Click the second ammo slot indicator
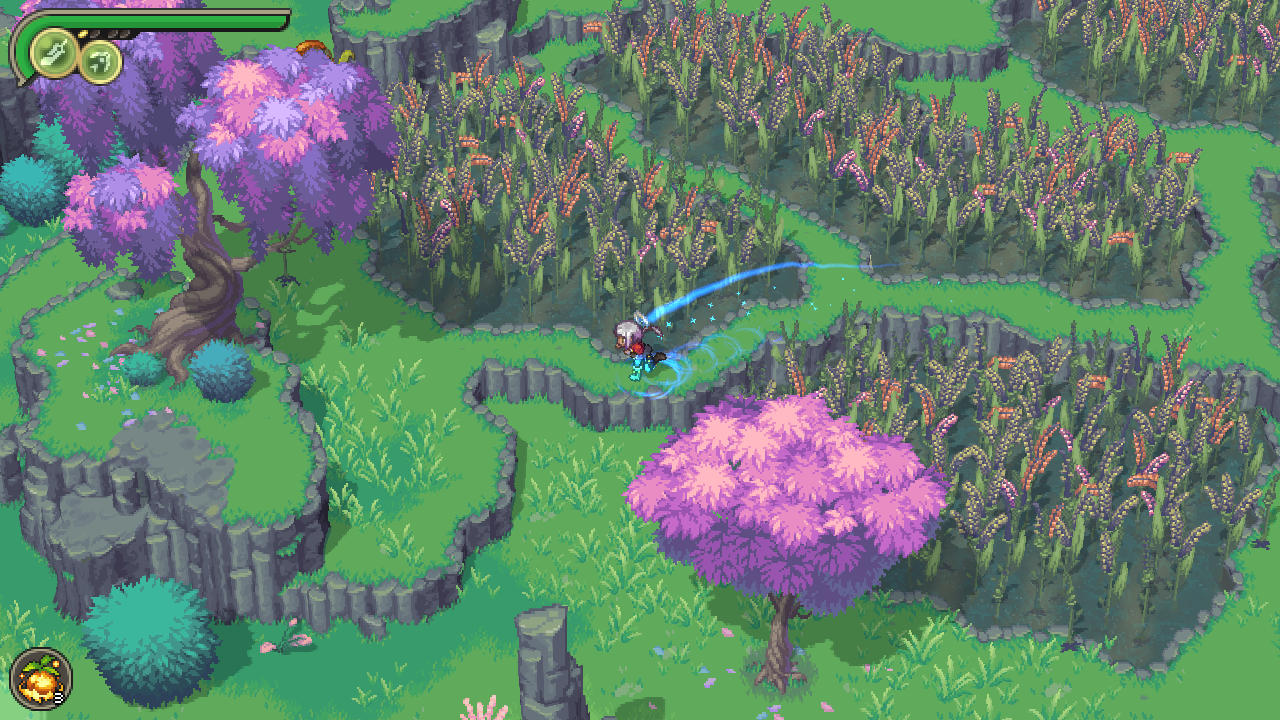Image resolution: width=1280 pixels, height=720 pixels. click(111, 33)
